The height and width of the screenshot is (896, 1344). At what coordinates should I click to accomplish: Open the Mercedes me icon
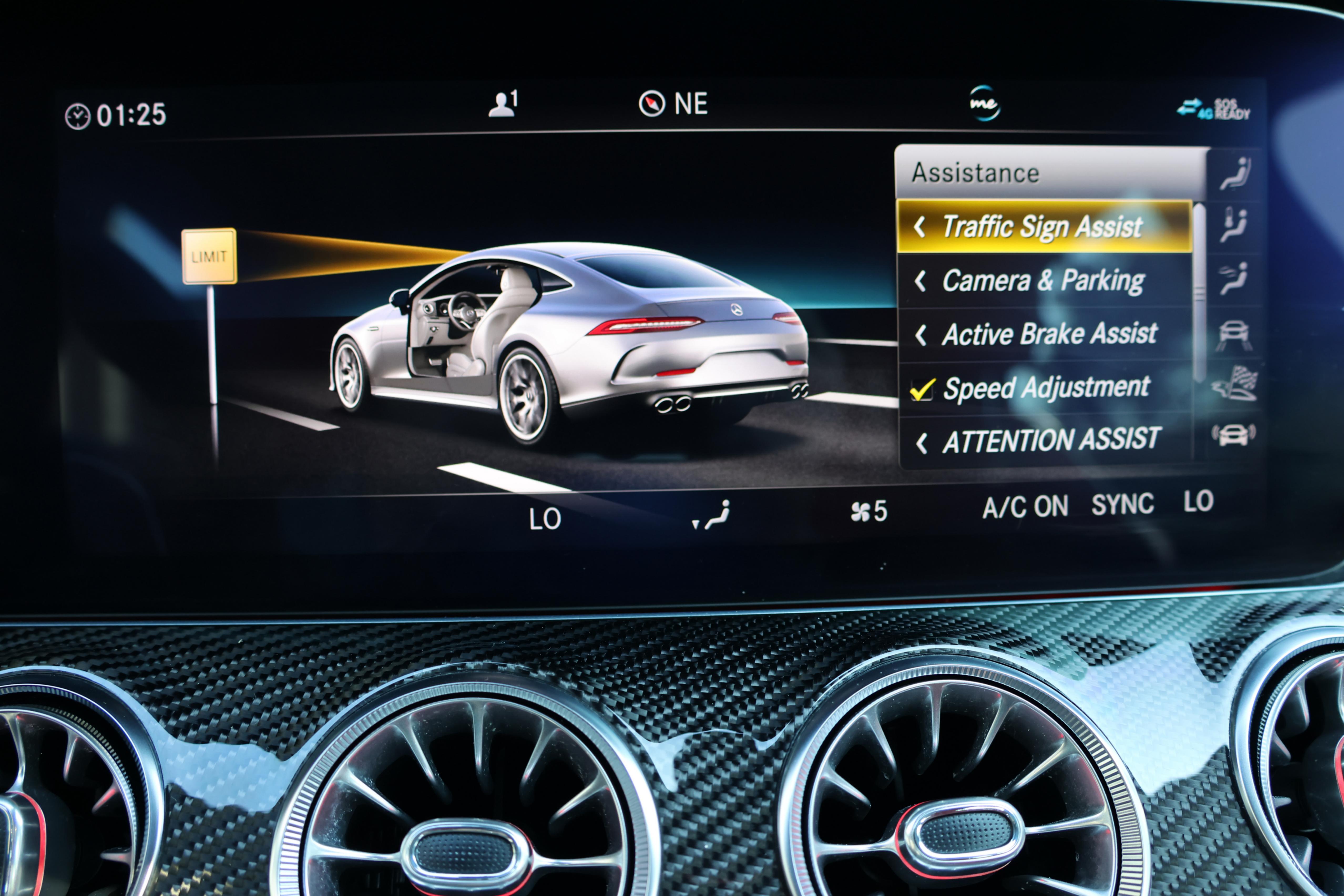pyautogui.click(x=984, y=104)
